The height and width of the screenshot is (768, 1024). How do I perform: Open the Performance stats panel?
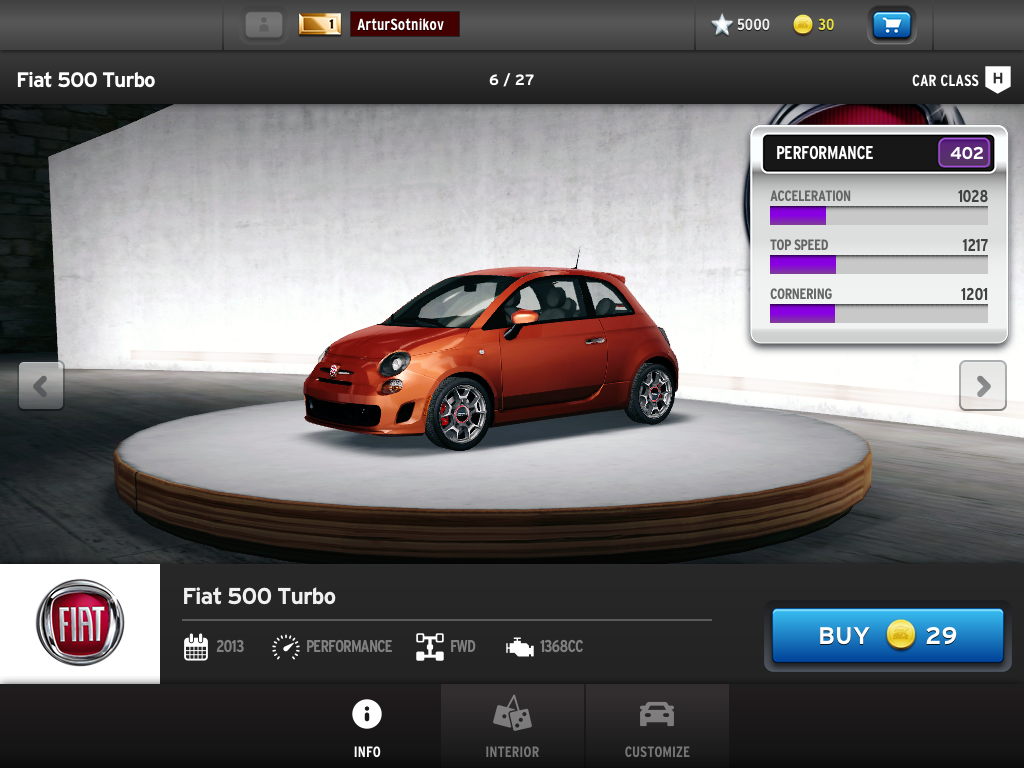tap(878, 153)
